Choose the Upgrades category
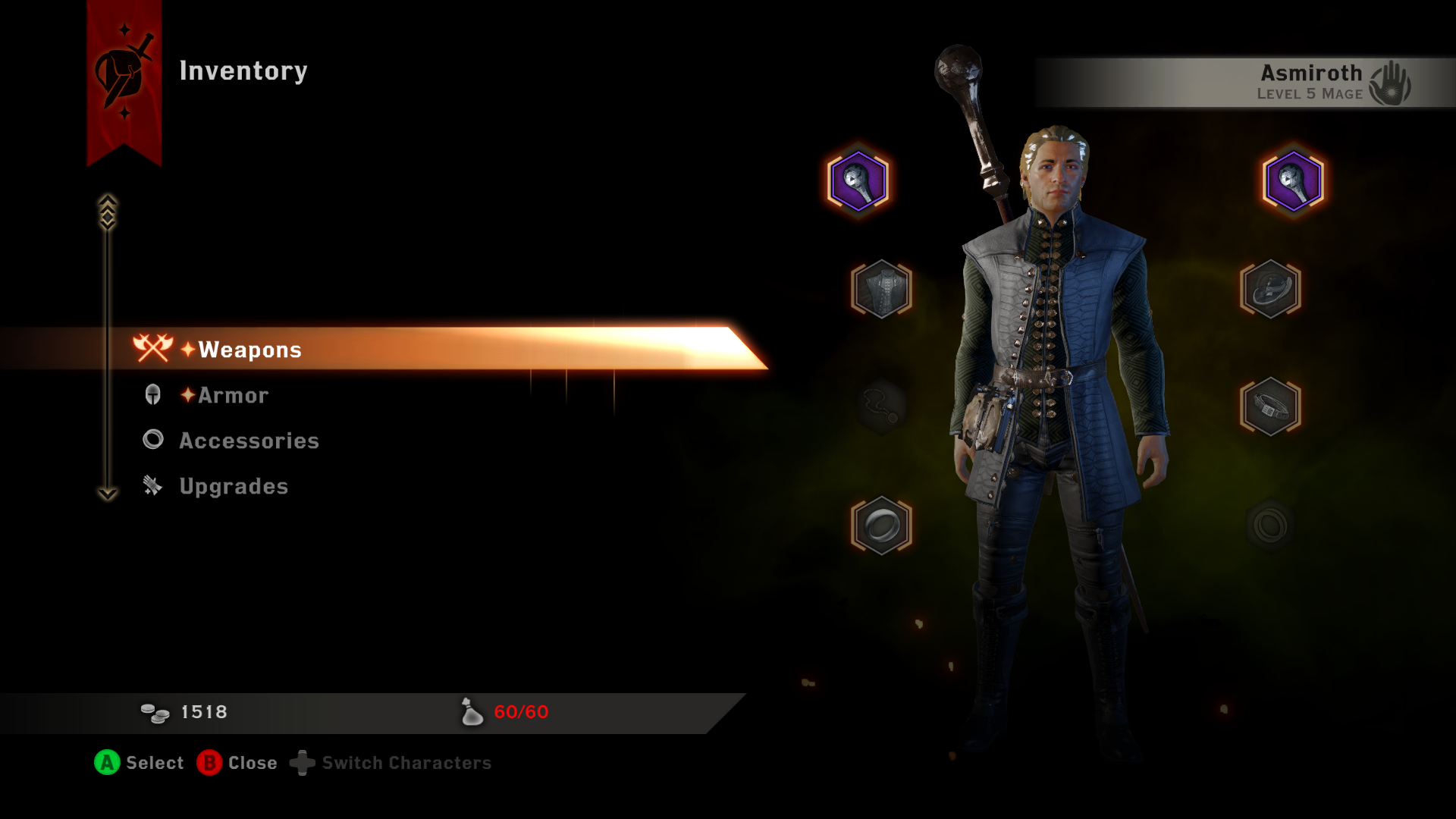 coord(234,486)
